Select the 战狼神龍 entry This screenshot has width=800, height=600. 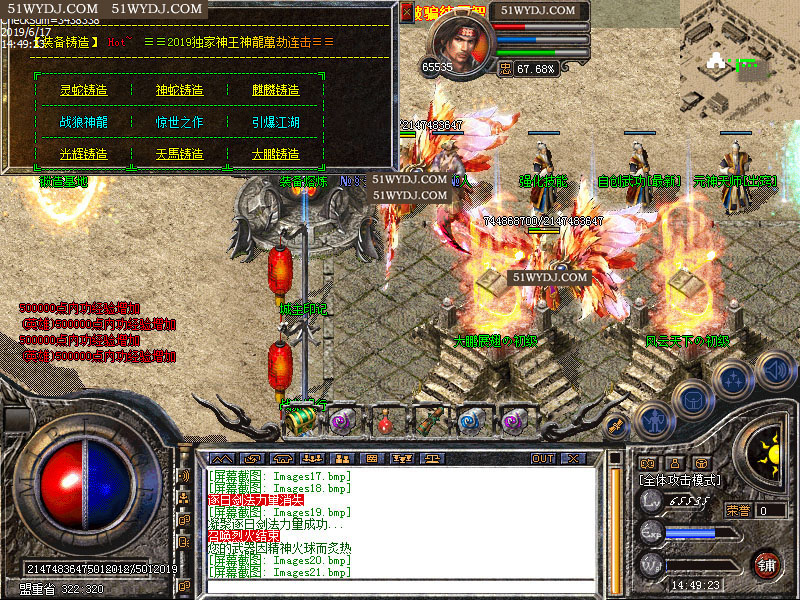(83, 122)
